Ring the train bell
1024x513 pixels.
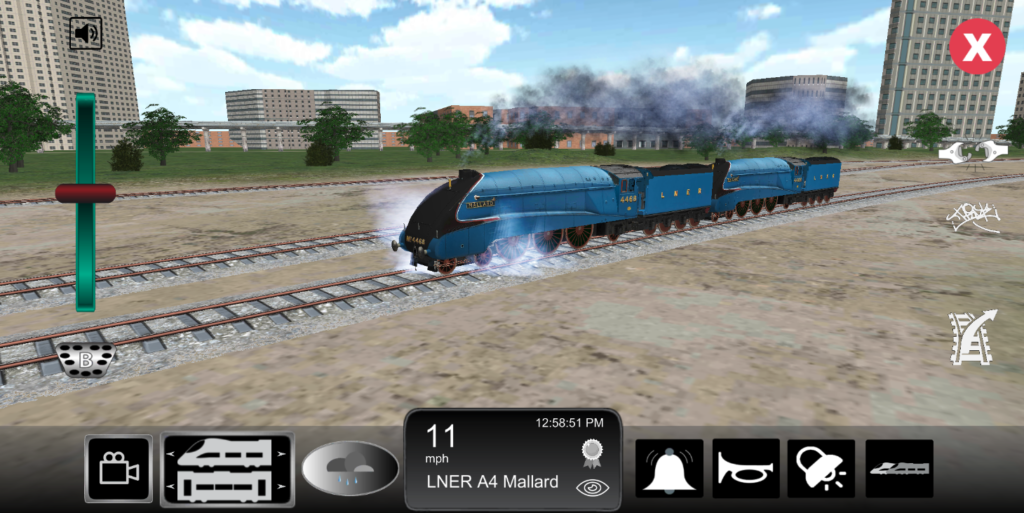(x=669, y=468)
